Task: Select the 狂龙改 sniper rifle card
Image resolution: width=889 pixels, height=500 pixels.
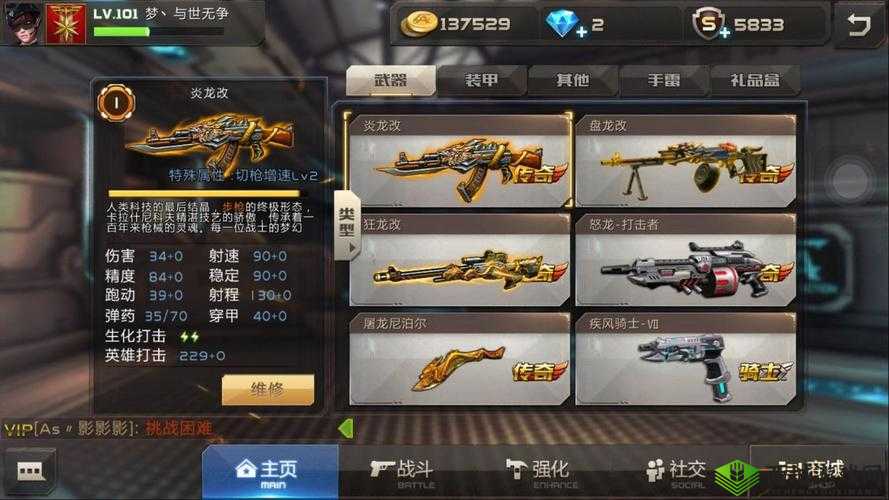Action: click(459, 259)
